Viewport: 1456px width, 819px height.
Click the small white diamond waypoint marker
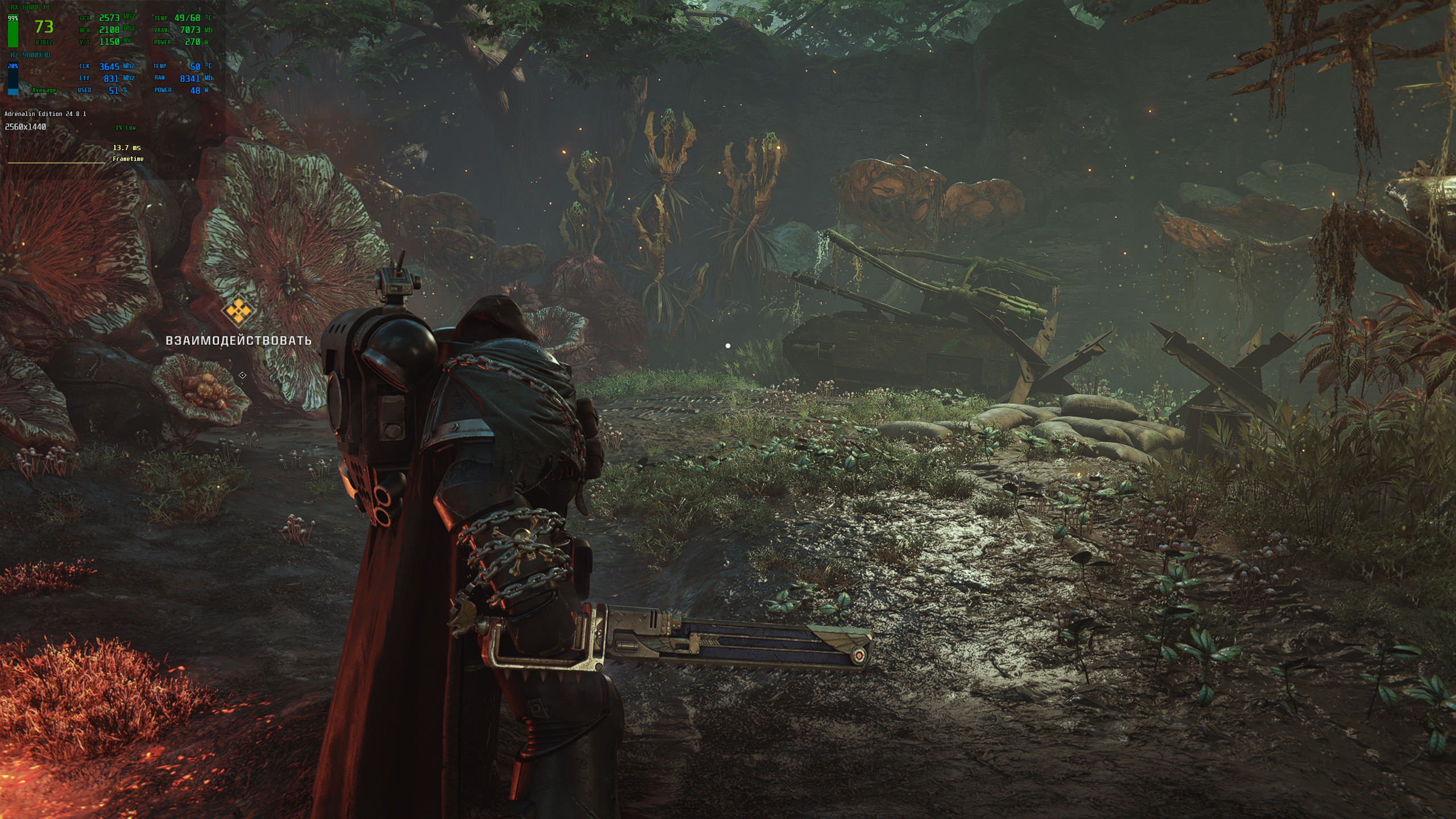click(242, 375)
